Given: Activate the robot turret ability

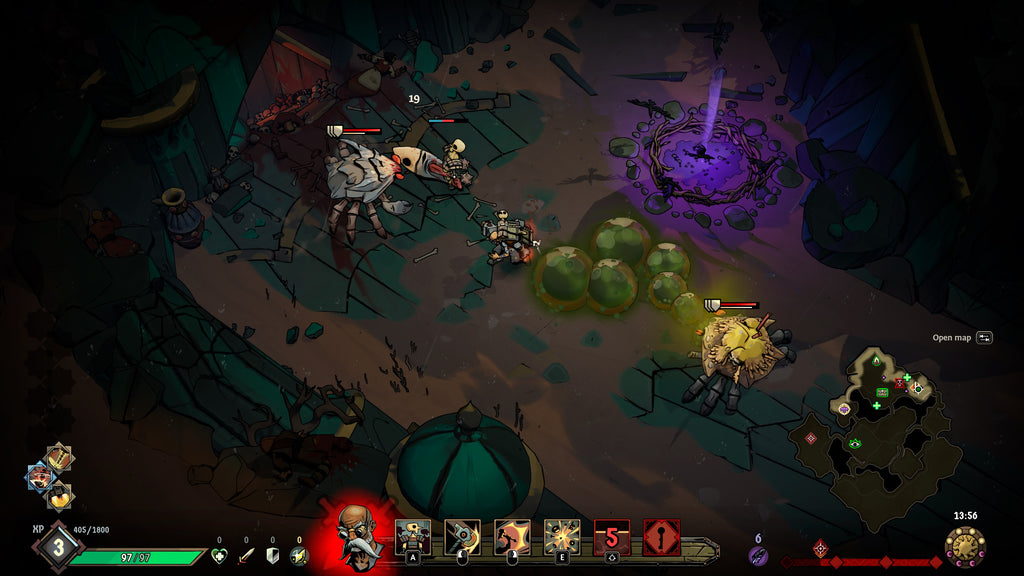Looking at the screenshot, I should click(x=412, y=537).
